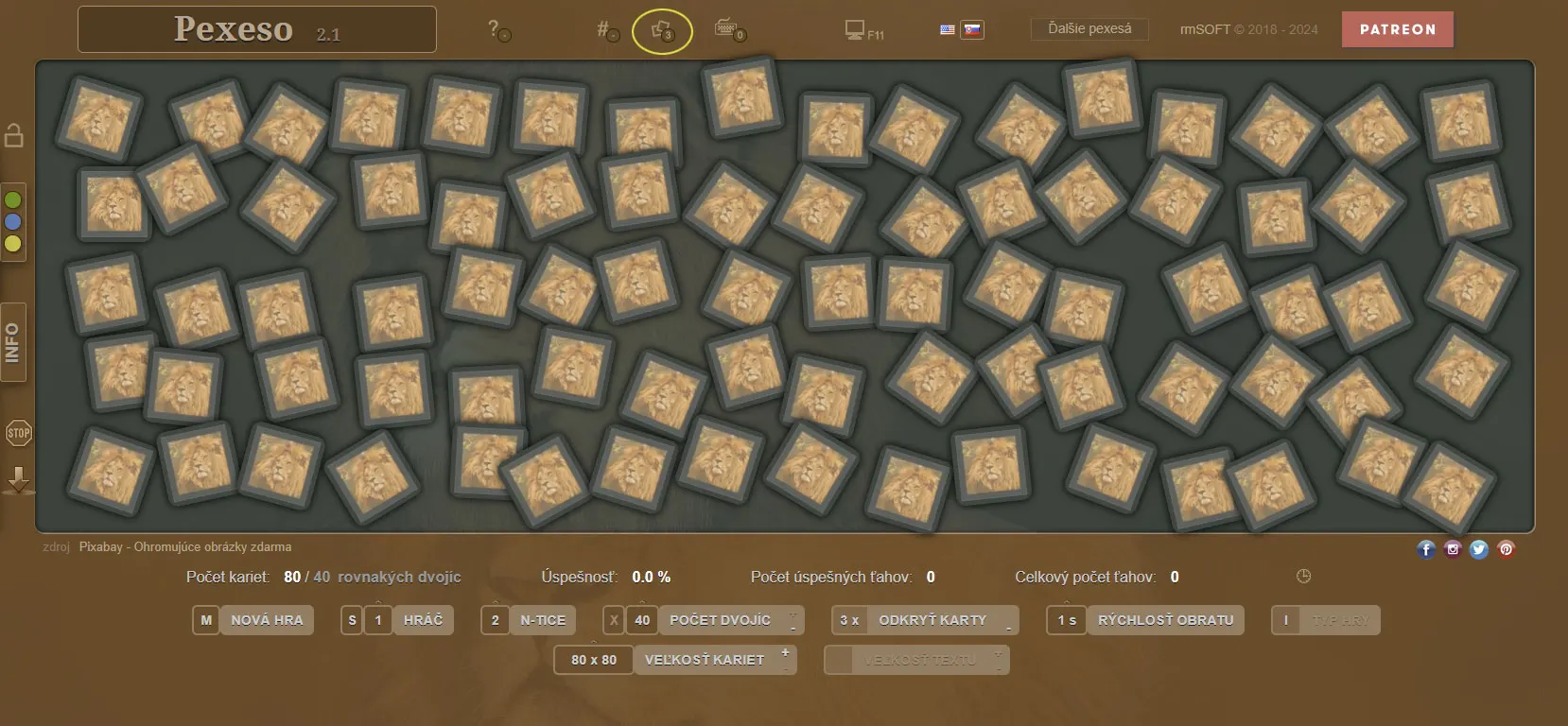Open the Patreon link
Image resolution: width=1568 pixels, height=726 pixels.
click(x=1397, y=29)
